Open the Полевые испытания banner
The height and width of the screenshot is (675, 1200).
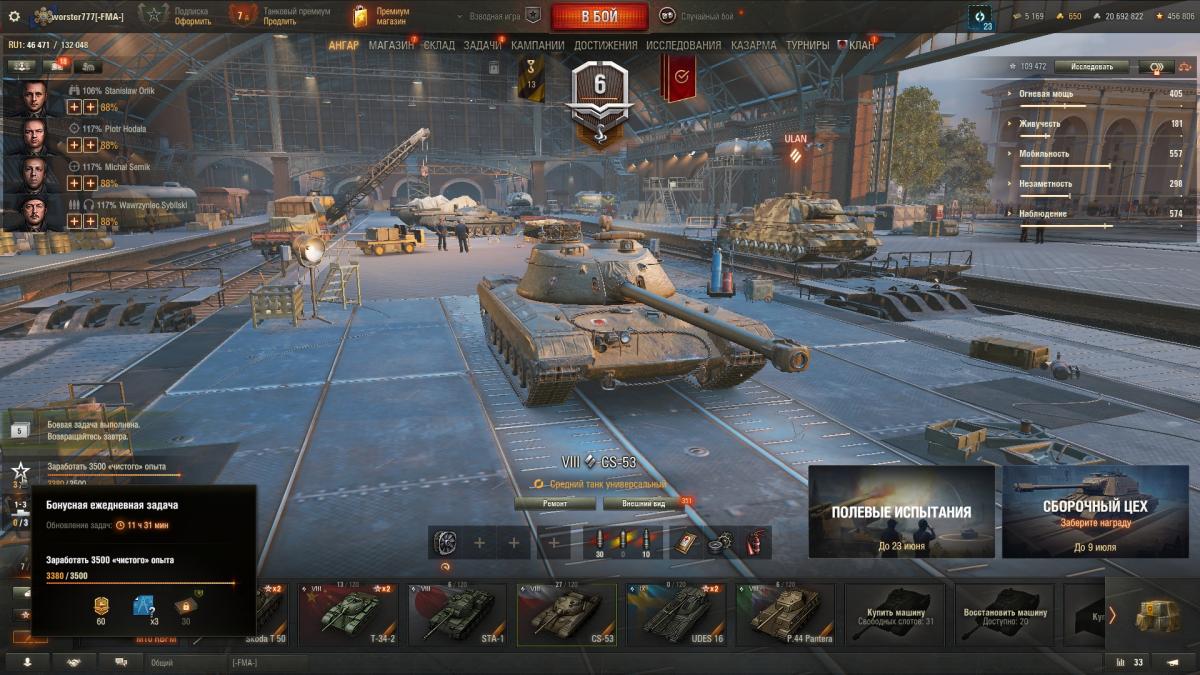coord(901,513)
